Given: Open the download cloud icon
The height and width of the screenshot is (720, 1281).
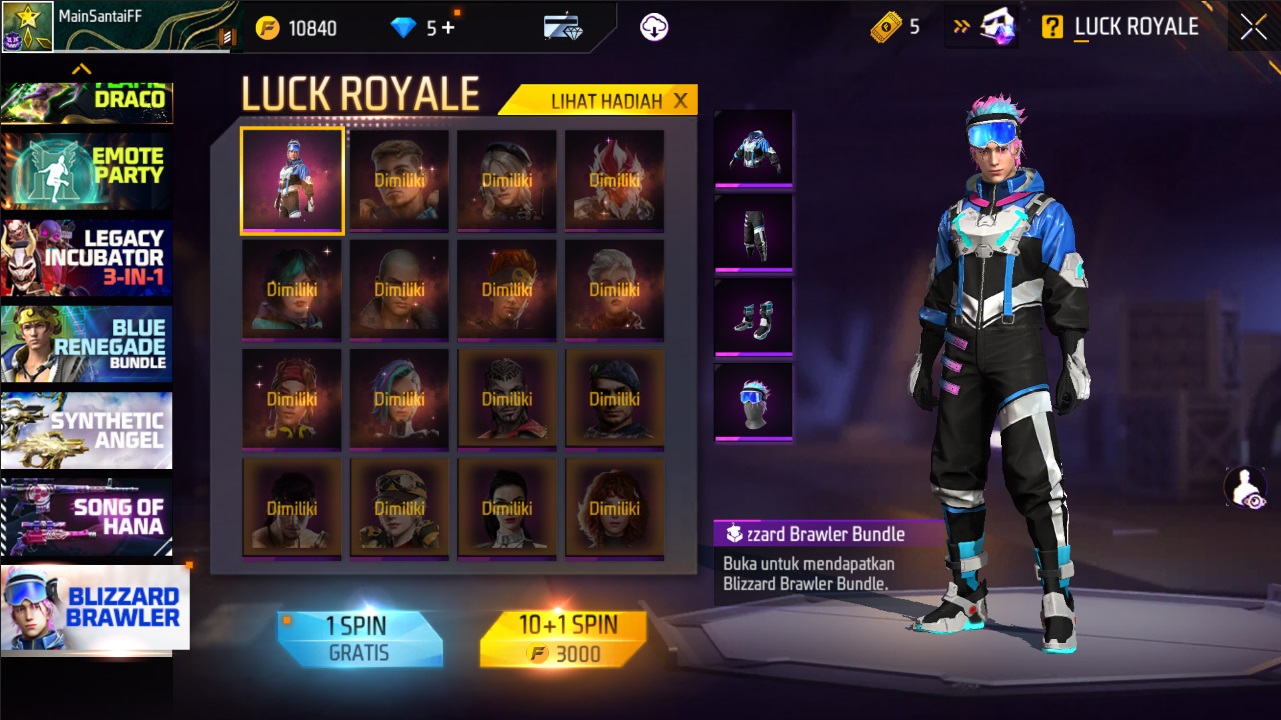Looking at the screenshot, I should [x=653, y=27].
